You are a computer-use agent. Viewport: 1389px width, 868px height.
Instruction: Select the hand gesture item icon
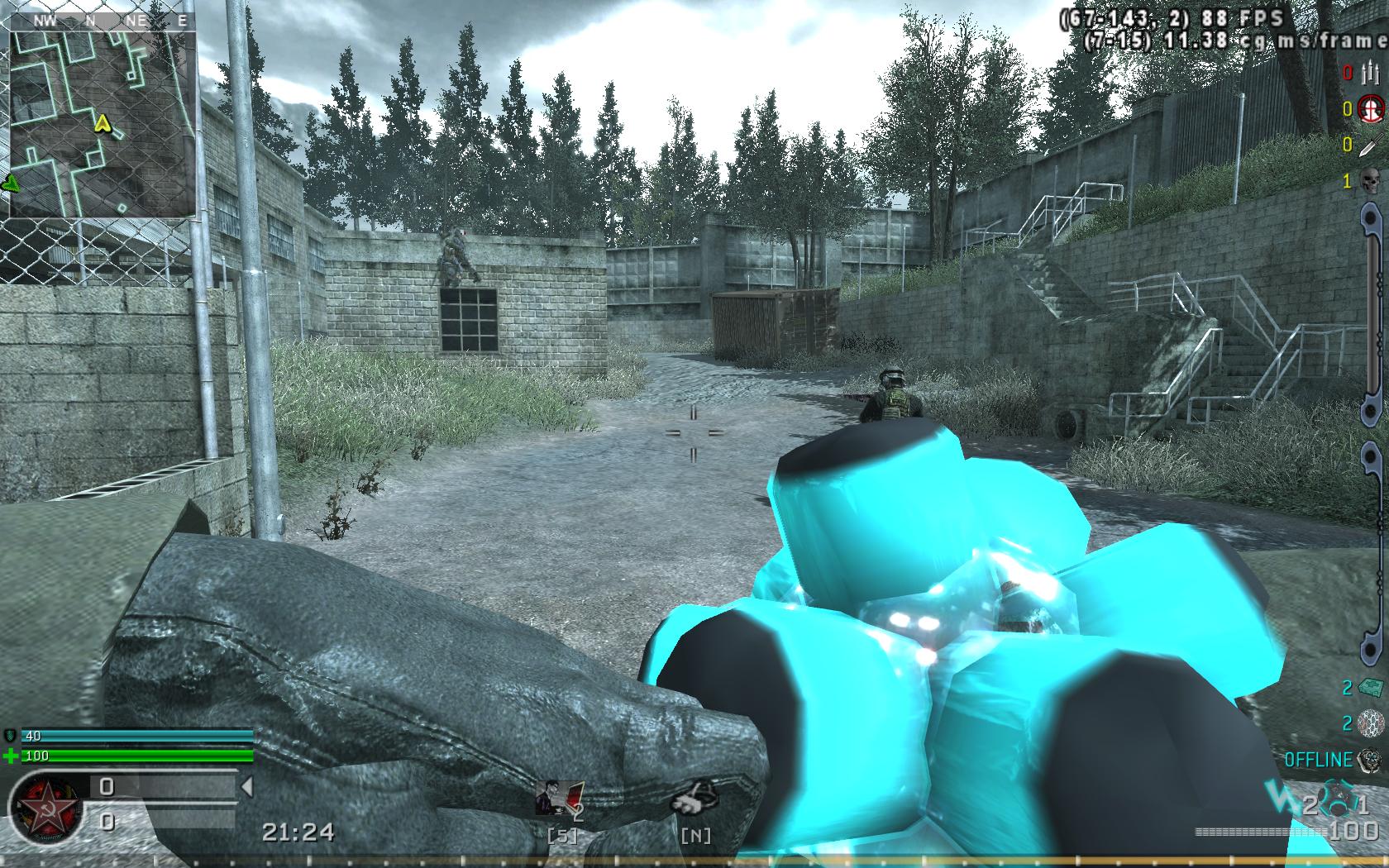click(694, 797)
